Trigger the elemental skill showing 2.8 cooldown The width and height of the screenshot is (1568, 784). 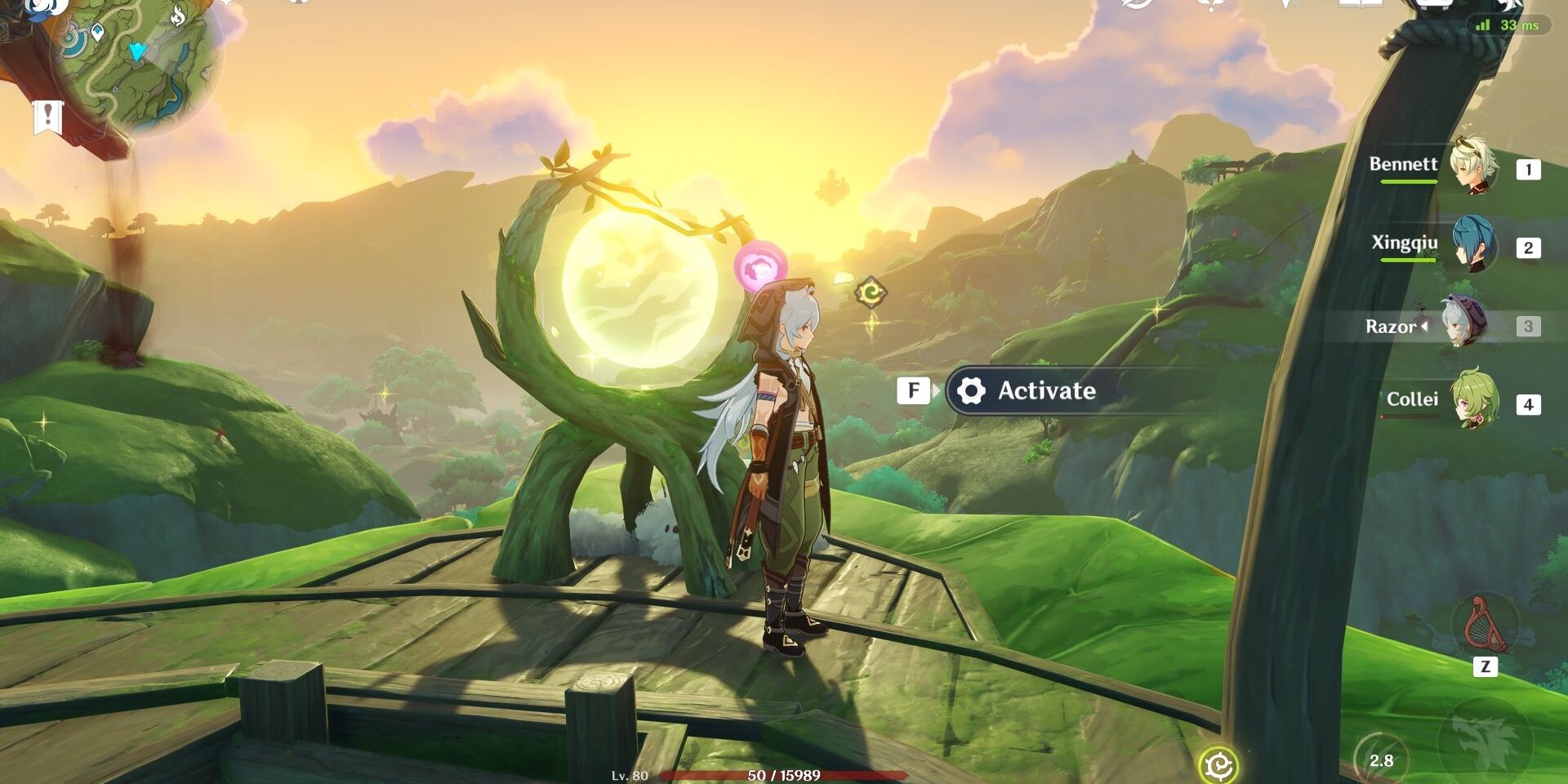click(x=1381, y=759)
